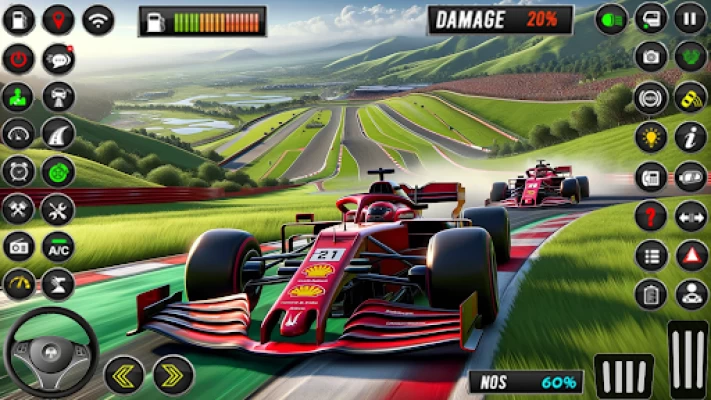The image size is (711, 400).
Task: Open the chat speech bubble icon
Action: point(58,58)
